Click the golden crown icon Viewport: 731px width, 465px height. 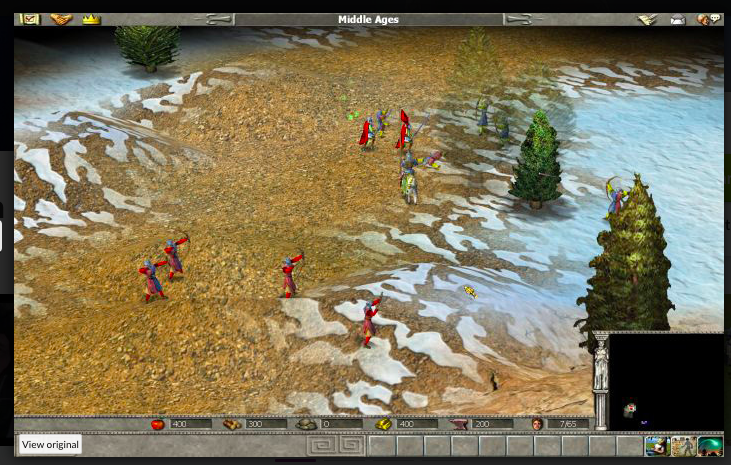coord(91,19)
